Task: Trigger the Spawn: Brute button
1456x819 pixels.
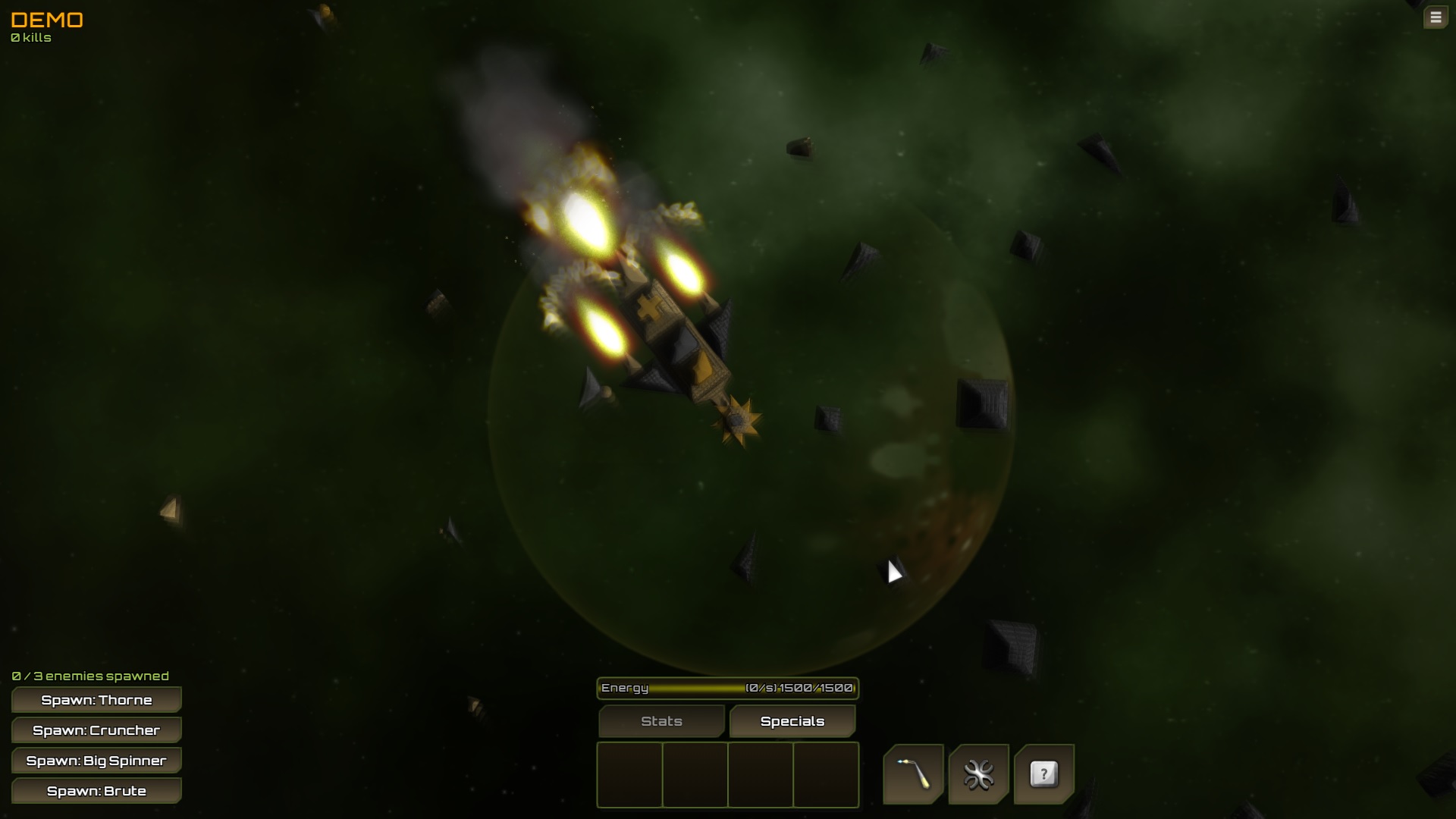Action: (x=96, y=790)
